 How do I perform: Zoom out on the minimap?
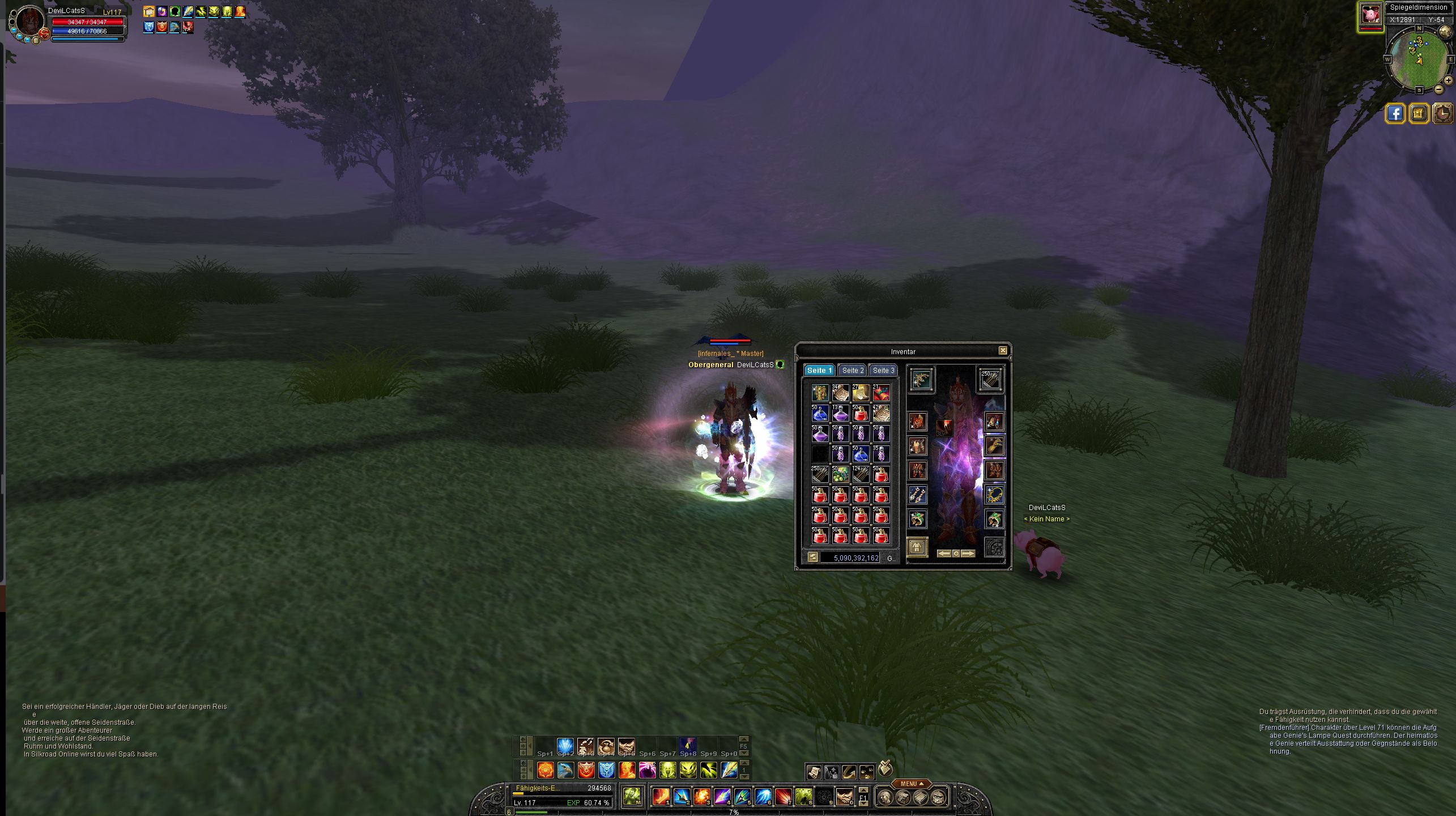click(x=1438, y=89)
